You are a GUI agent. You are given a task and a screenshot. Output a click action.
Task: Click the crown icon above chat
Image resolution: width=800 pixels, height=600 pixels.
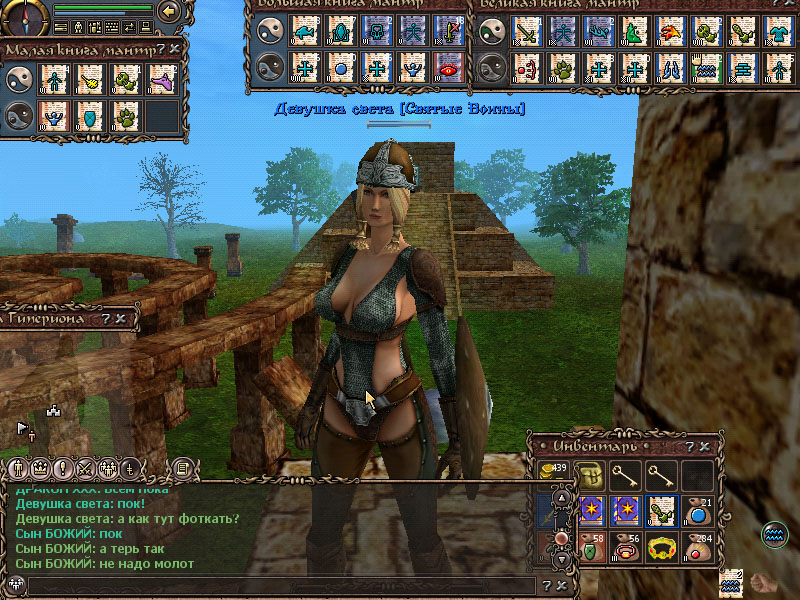(x=40, y=467)
